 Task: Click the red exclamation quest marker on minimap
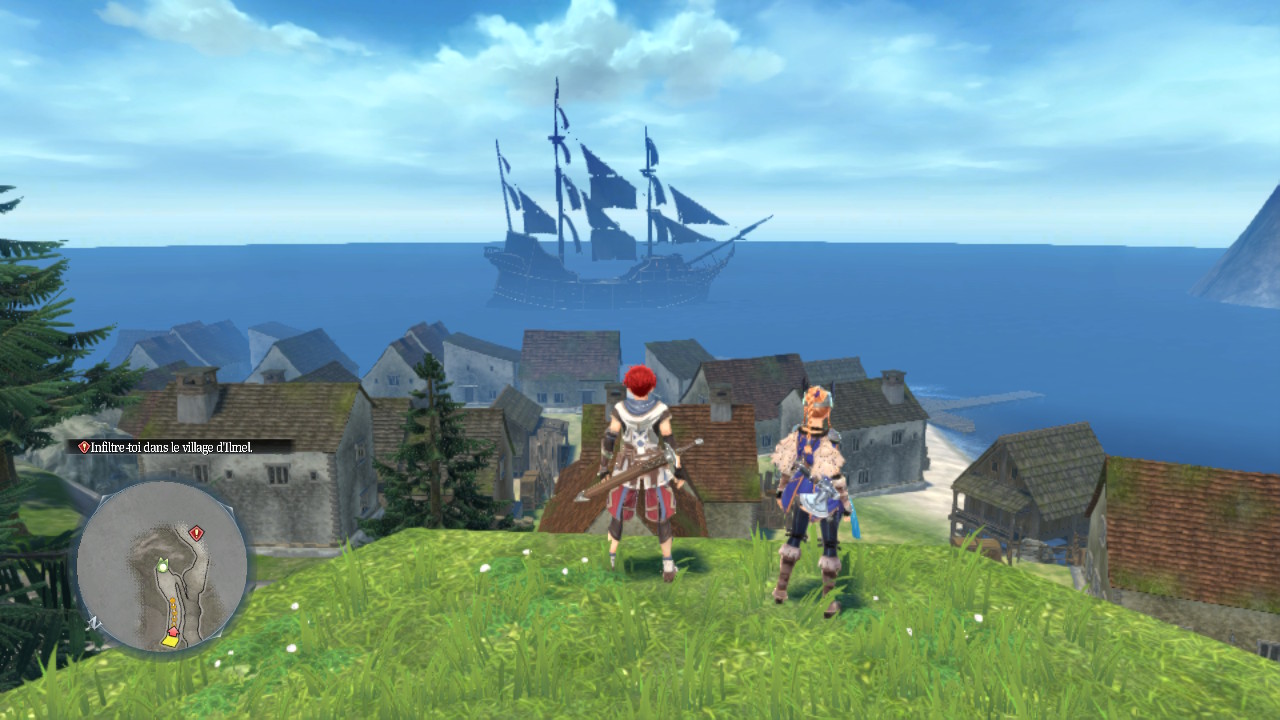coord(196,533)
